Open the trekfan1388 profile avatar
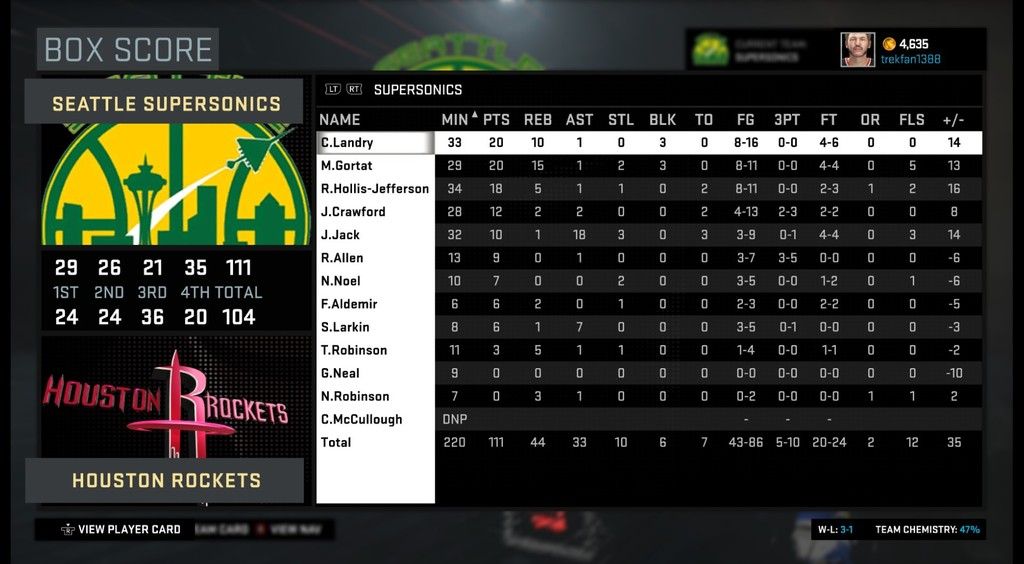Viewport: 1024px width, 564px height. coord(857,49)
